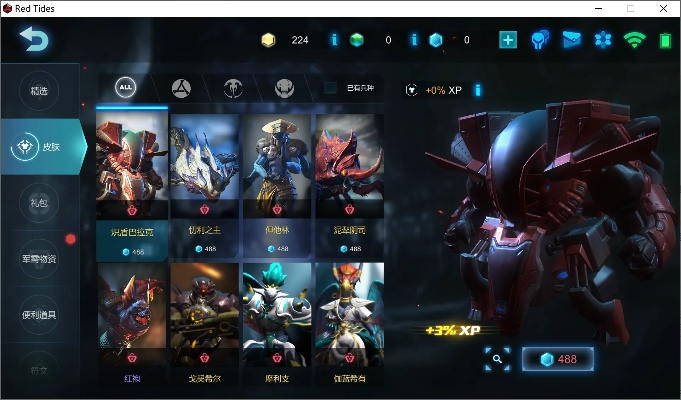The image size is (681, 400).
Task: Pick the 摩利支 skin card
Action: pyautogui.click(x=277, y=325)
